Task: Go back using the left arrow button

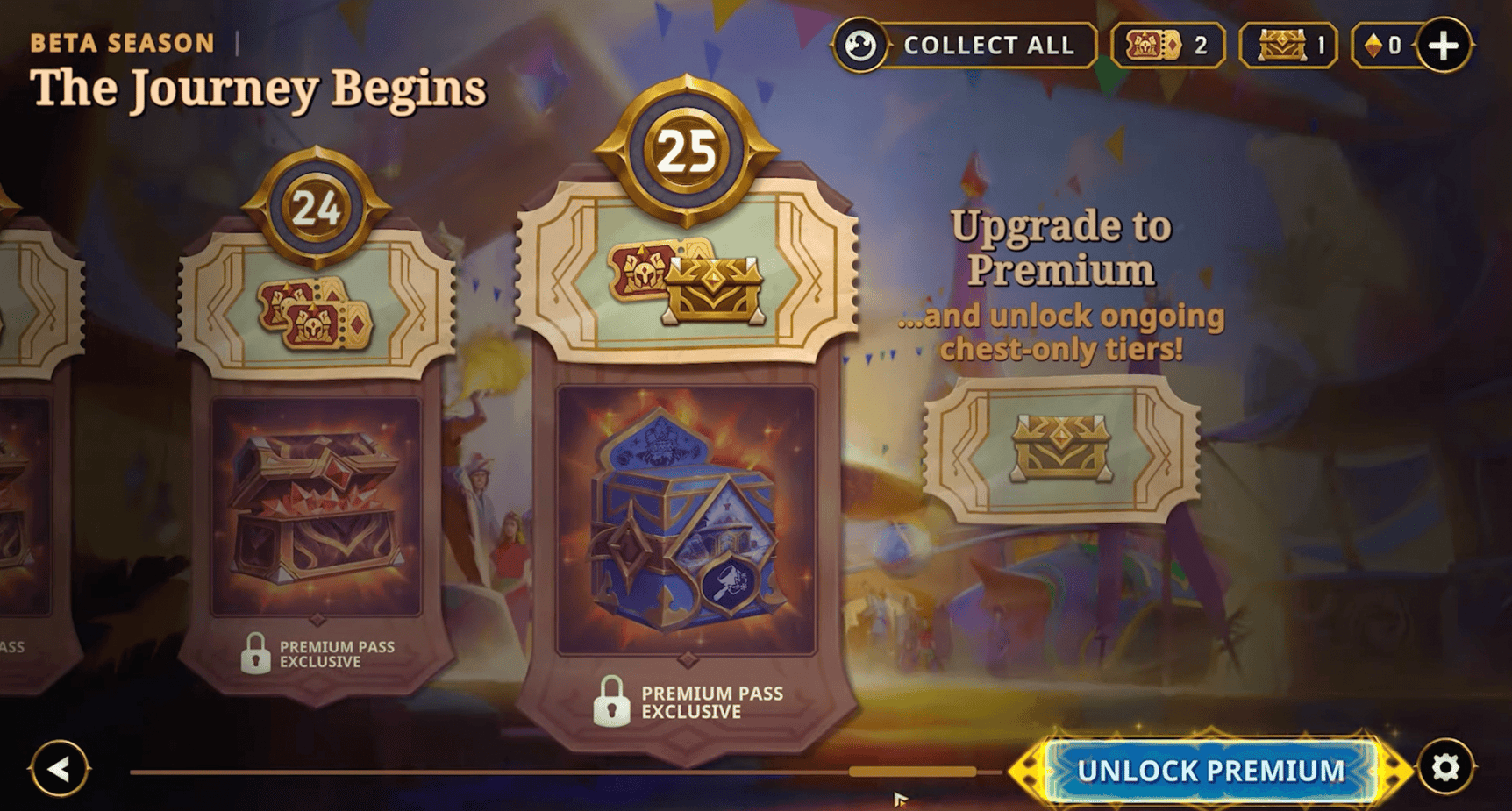Action: tap(60, 771)
